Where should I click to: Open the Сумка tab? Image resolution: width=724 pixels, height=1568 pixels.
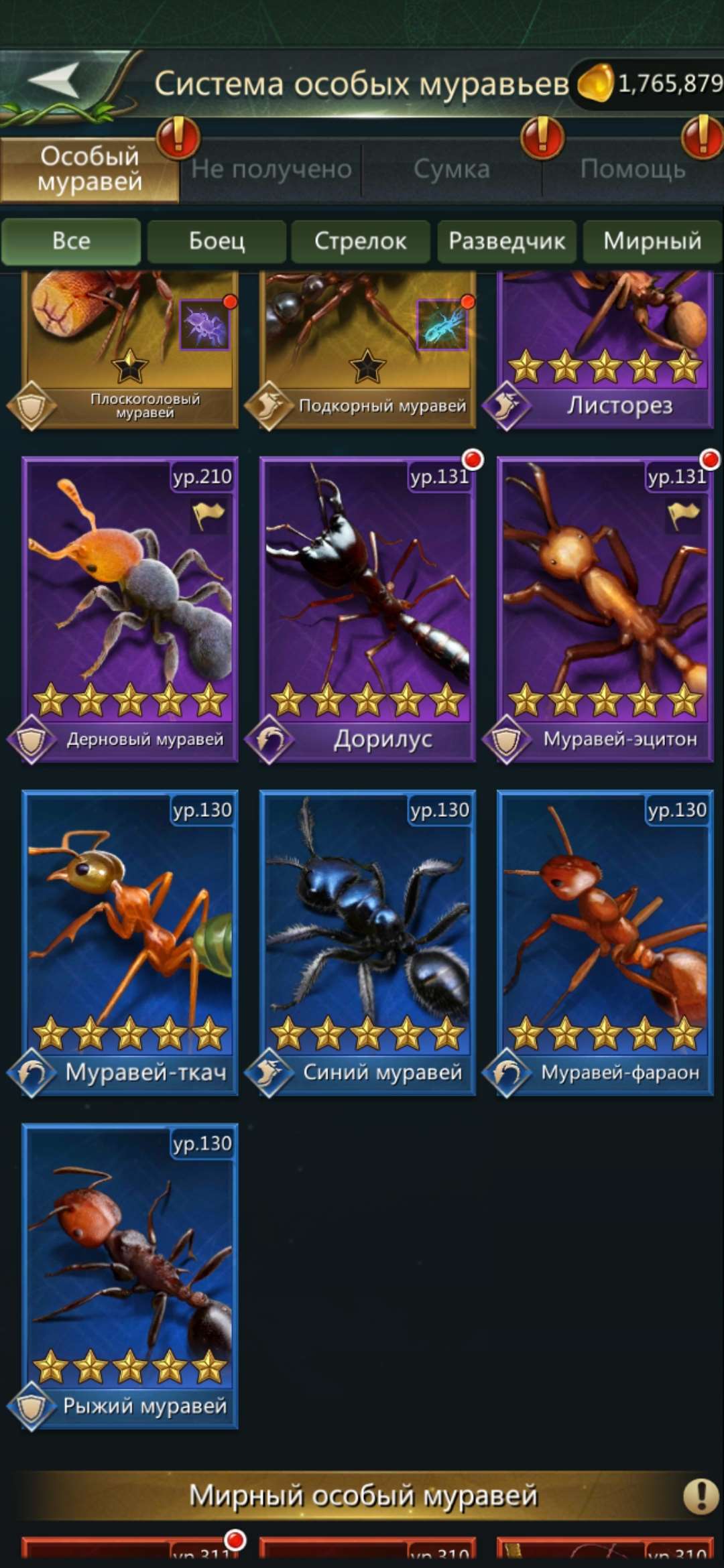coord(451,169)
